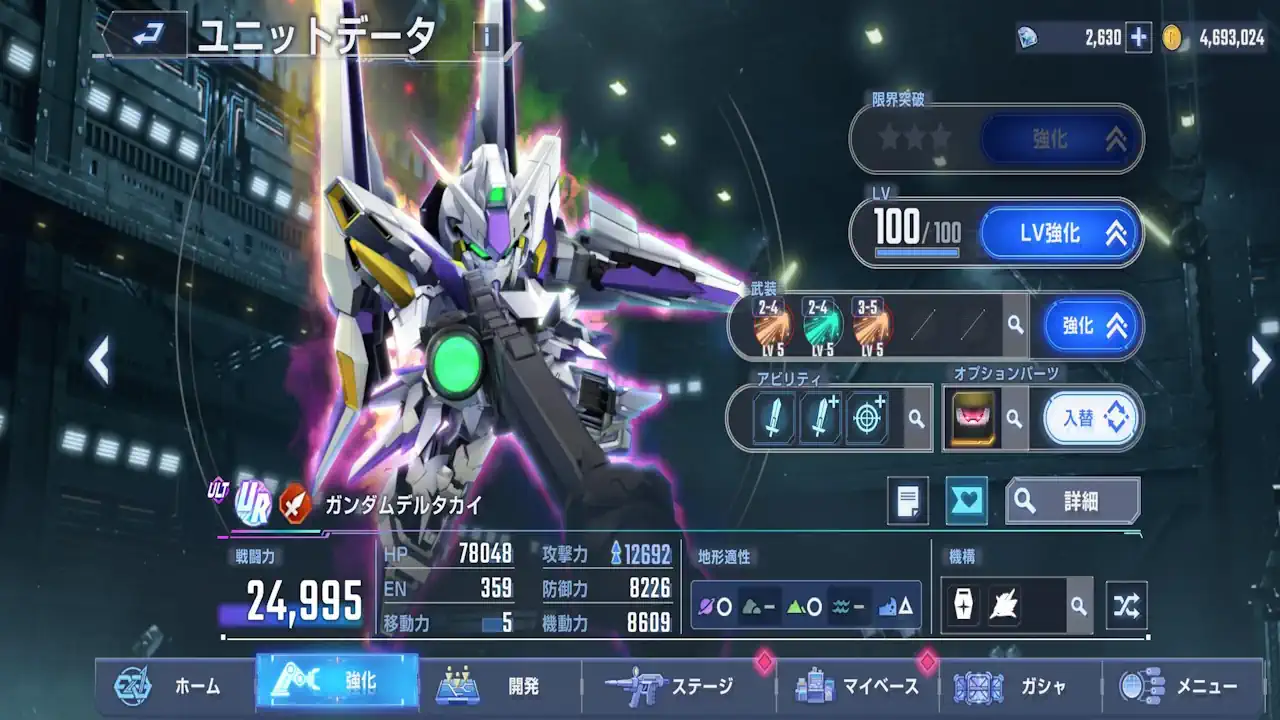Open the document notes icon
The width and height of the screenshot is (1280, 720).
click(908, 501)
